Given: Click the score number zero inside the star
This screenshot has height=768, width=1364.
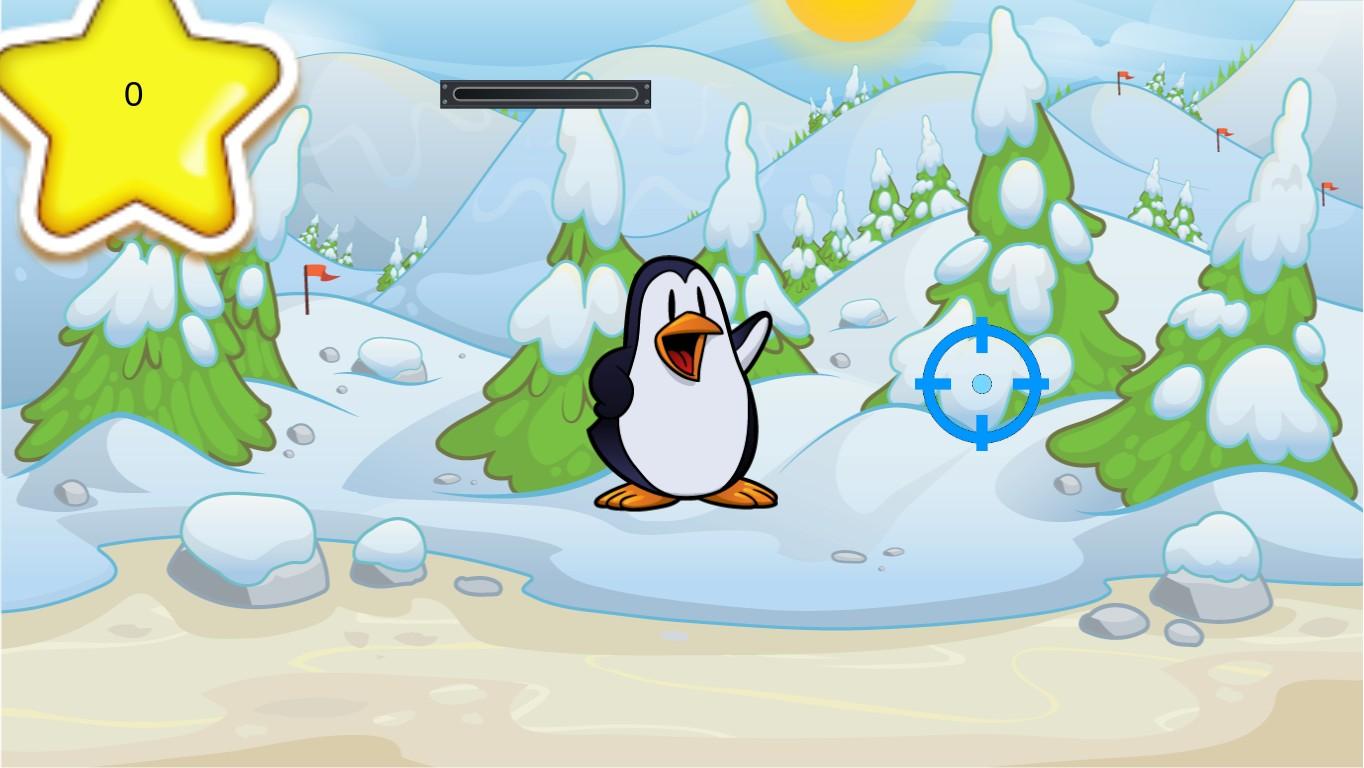Looking at the screenshot, I should [133, 93].
